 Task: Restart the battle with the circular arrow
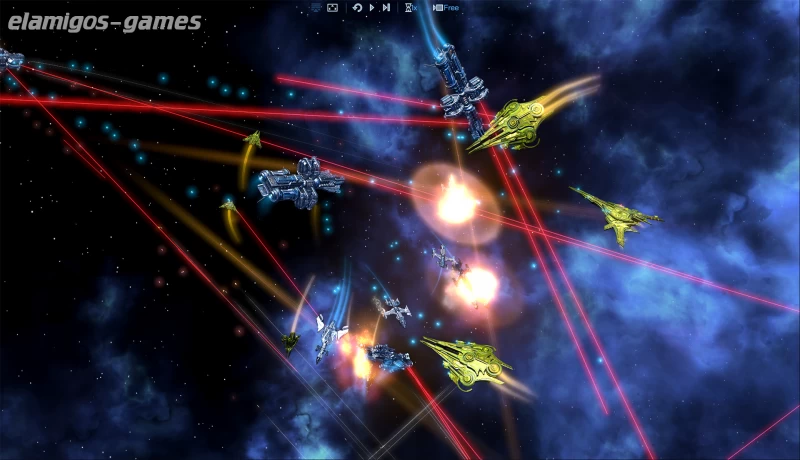357,8
